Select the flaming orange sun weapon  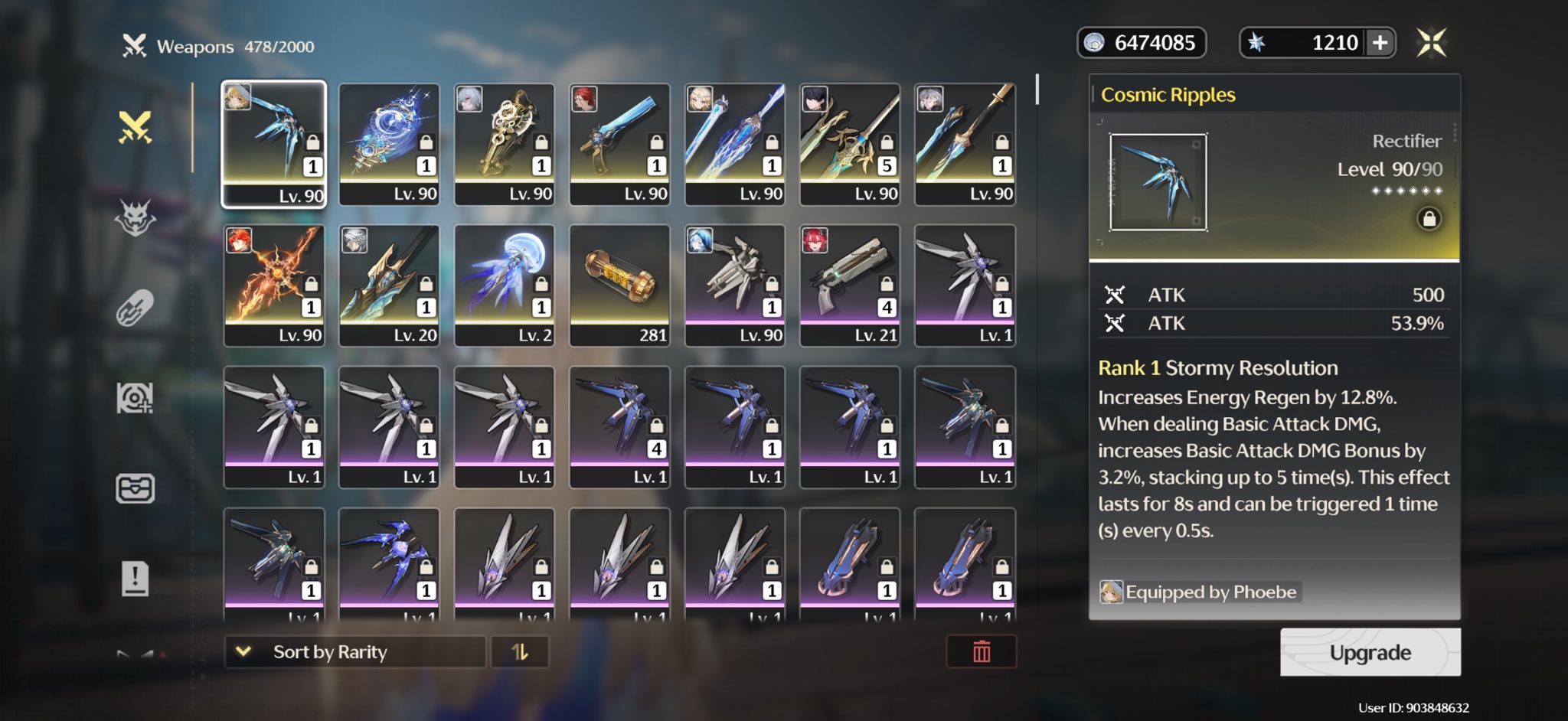click(x=274, y=285)
